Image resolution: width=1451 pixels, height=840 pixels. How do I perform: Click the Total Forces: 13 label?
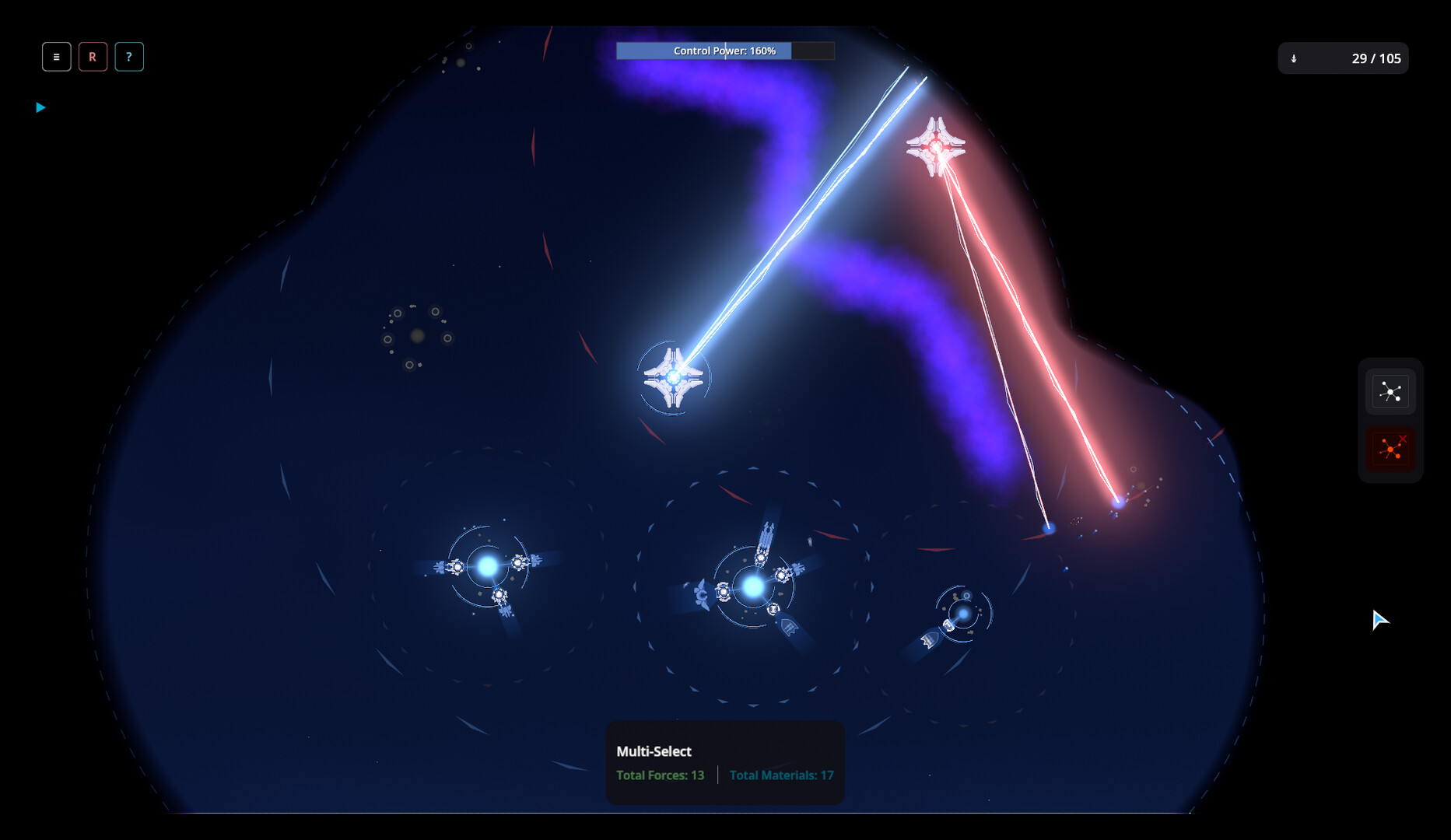(659, 775)
